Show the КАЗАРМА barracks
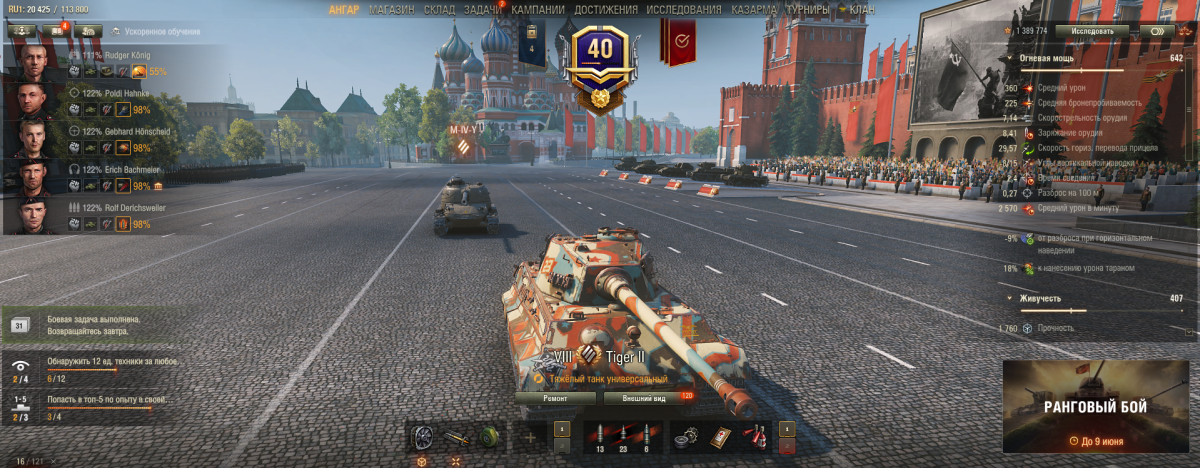 pos(754,9)
